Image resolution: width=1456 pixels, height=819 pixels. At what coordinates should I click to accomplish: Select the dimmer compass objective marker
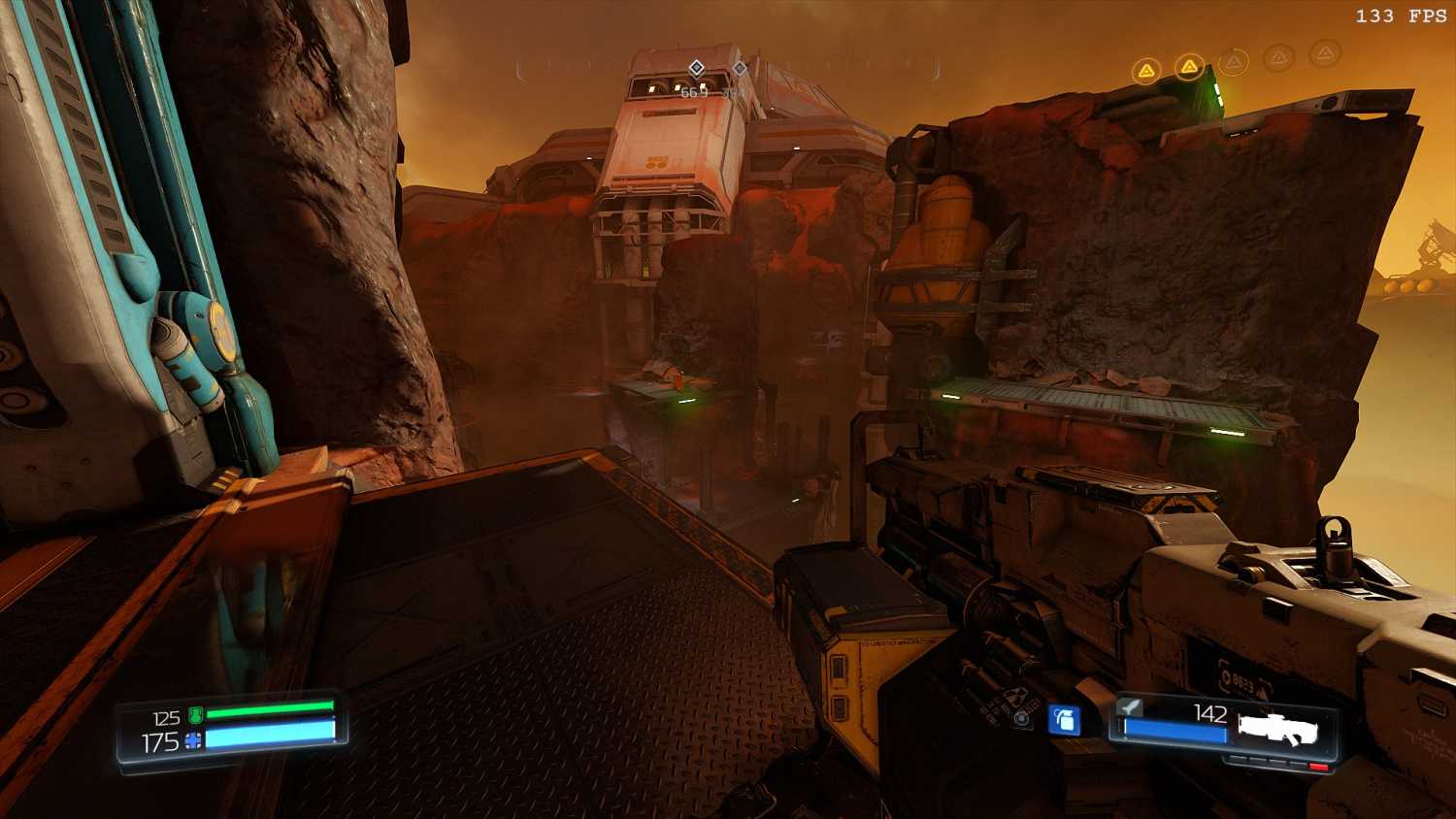(x=740, y=68)
